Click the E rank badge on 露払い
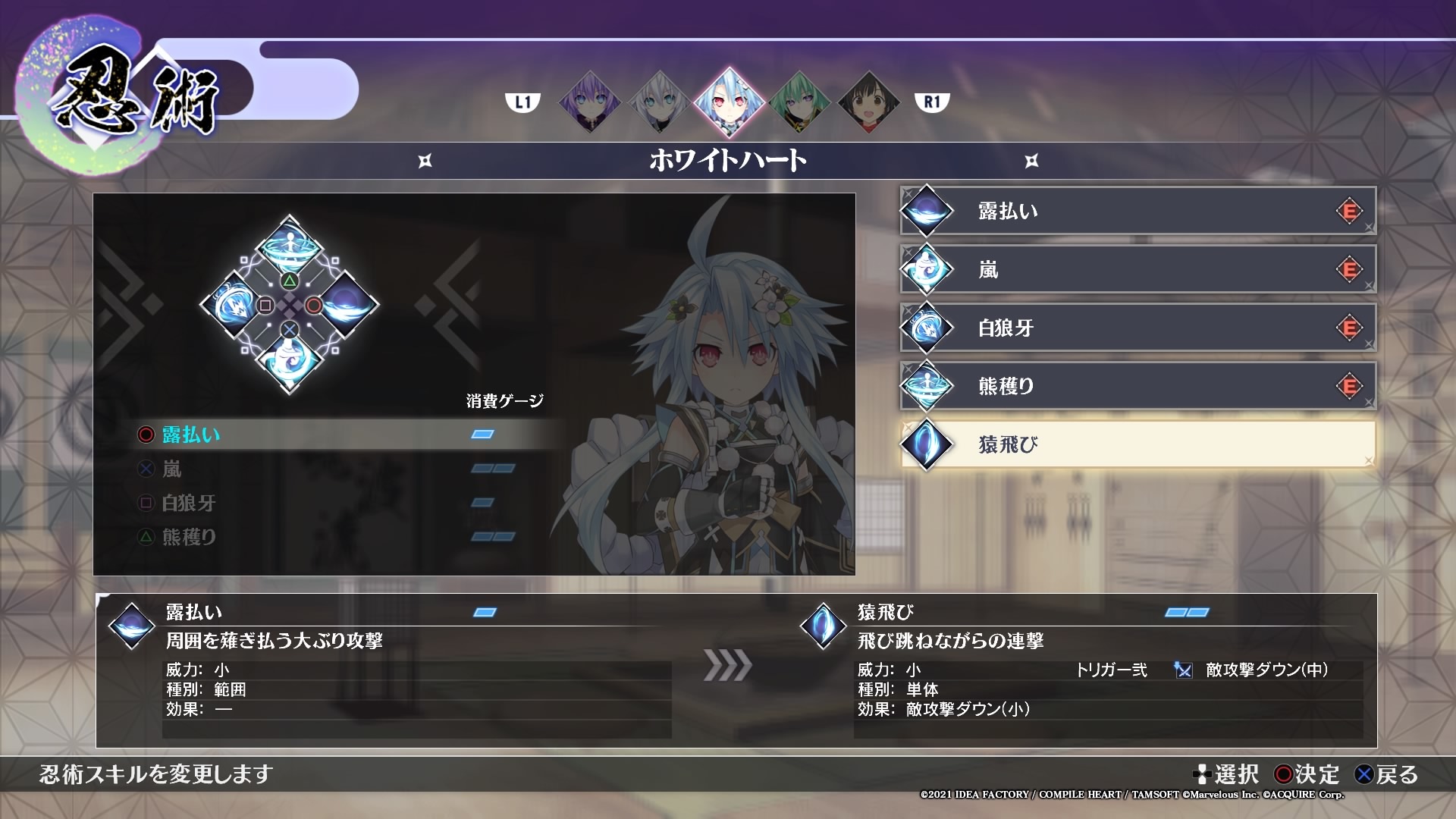The height and width of the screenshot is (819, 1456). click(1351, 211)
